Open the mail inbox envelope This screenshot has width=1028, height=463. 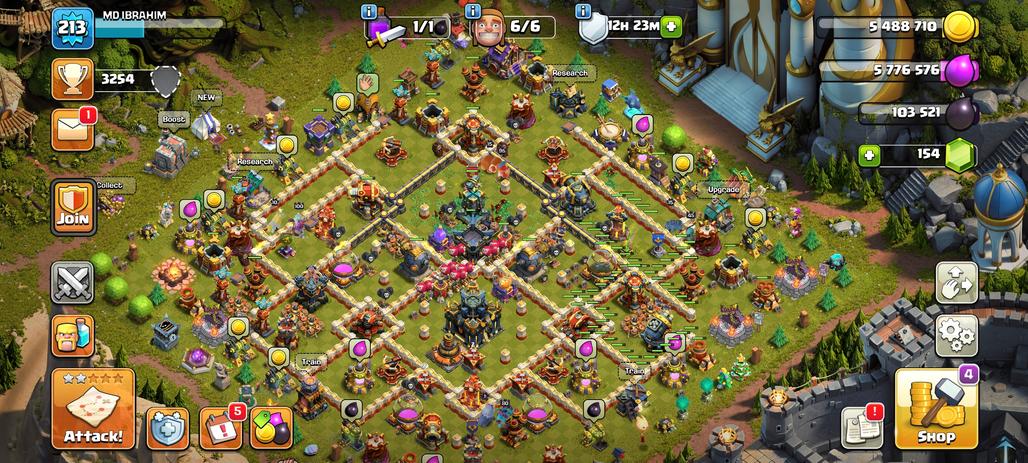coord(73,130)
